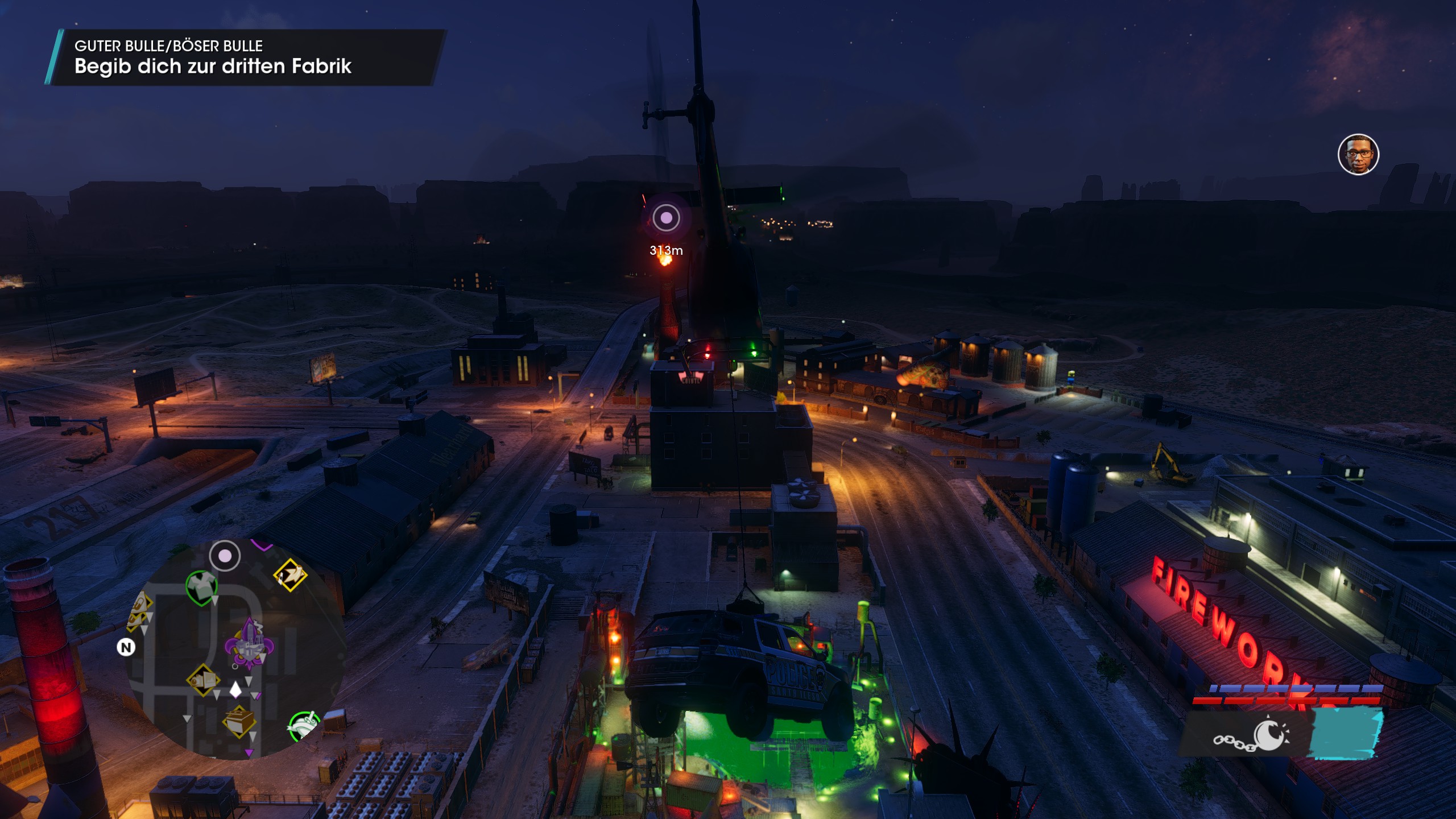Image resolution: width=1456 pixels, height=819 pixels.
Task: Select the yellow crate box marker on minimap
Action: pyautogui.click(x=239, y=721)
